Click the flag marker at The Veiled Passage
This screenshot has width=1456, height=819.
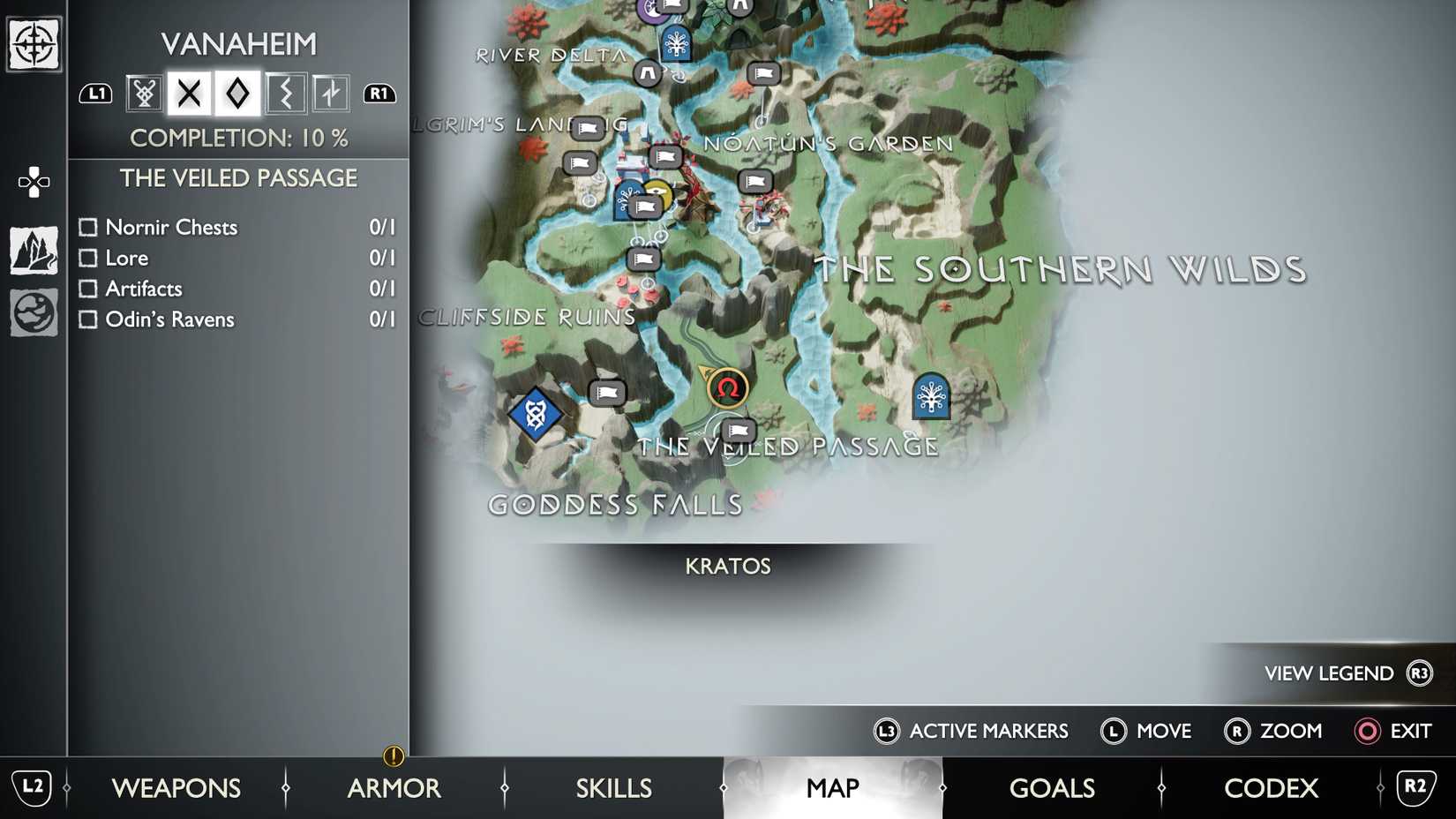[739, 430]
